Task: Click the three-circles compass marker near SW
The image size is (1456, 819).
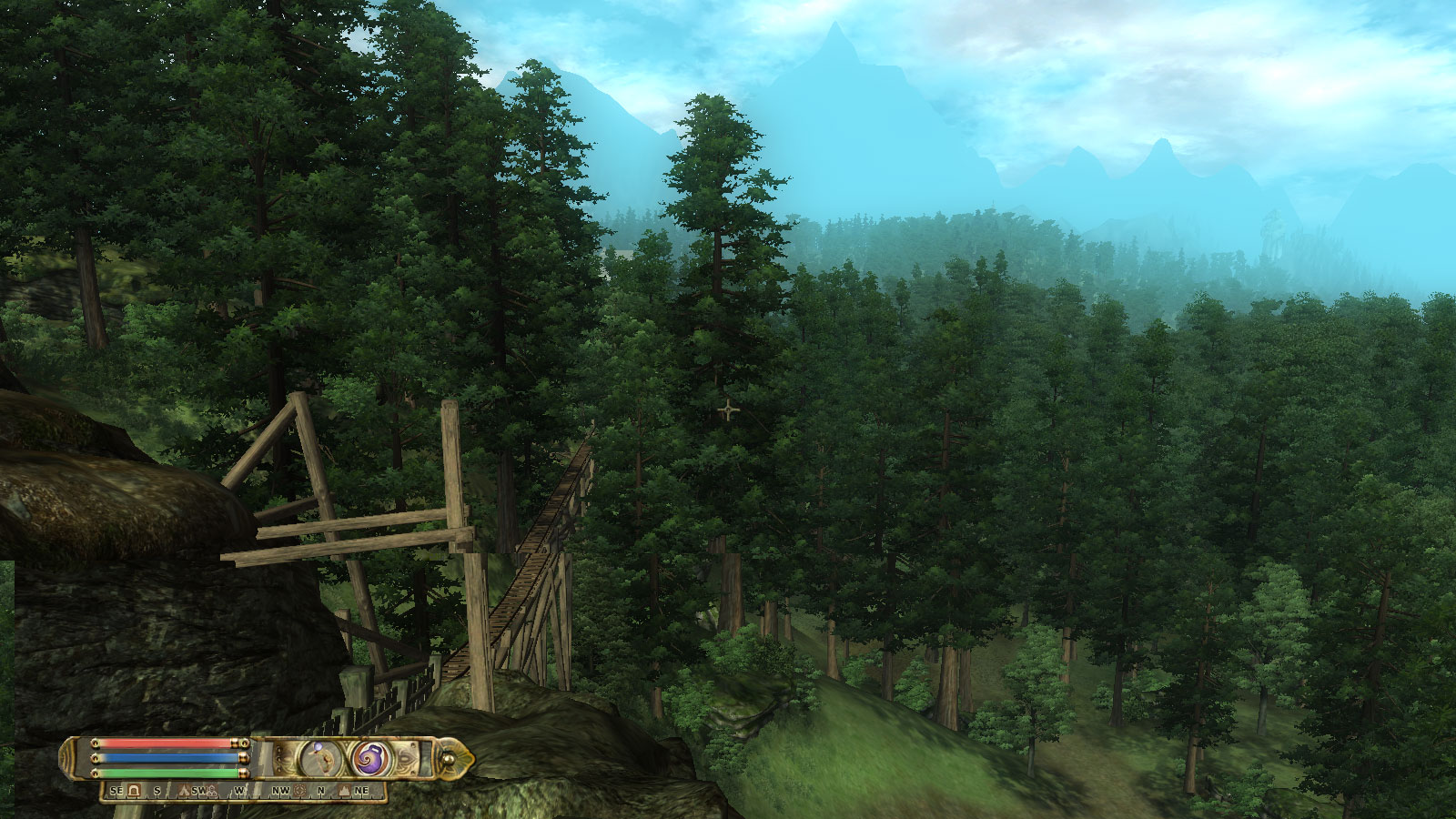Action: tap(211, 791)
